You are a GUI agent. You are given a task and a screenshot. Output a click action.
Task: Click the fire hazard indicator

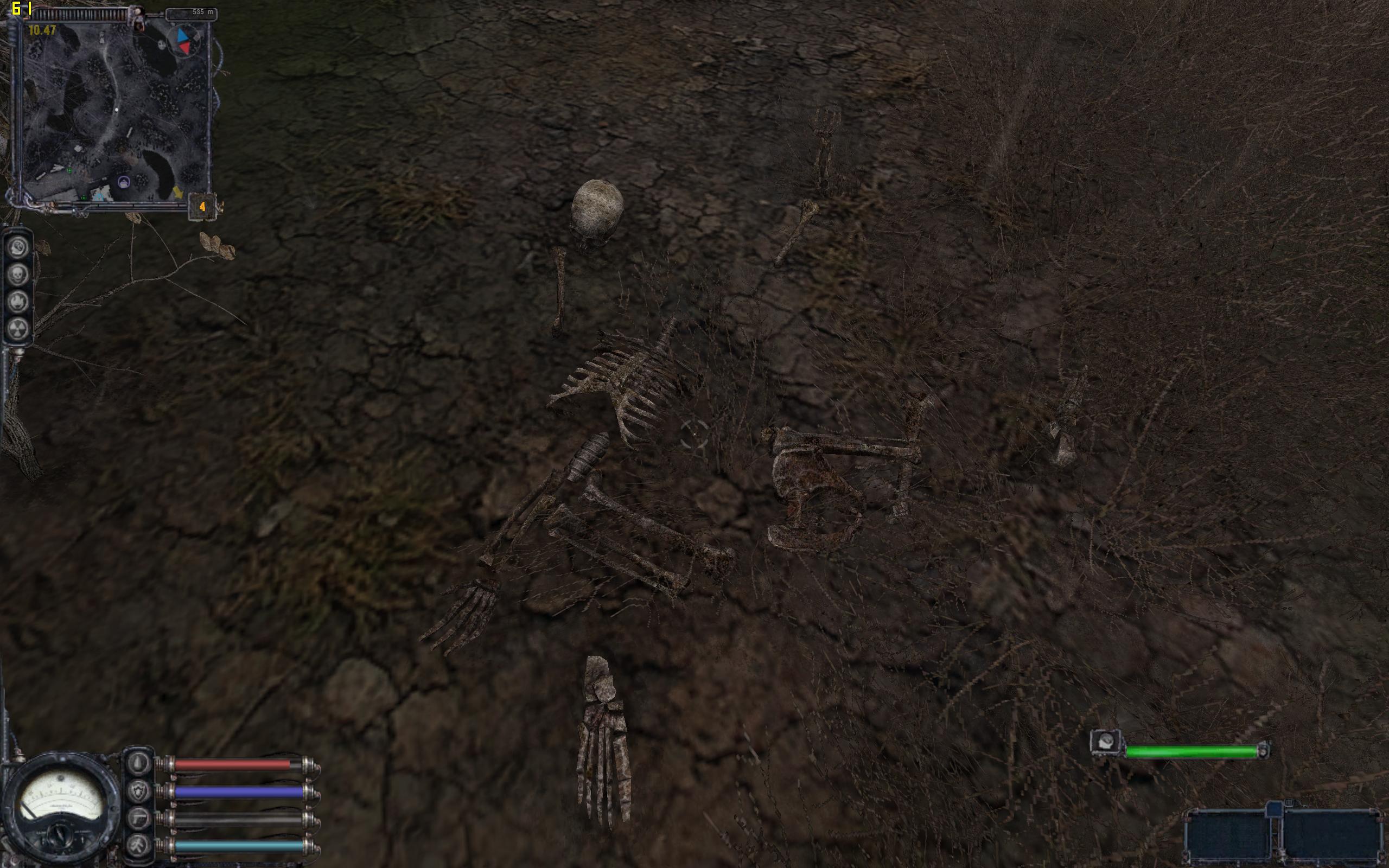[18, 302]
